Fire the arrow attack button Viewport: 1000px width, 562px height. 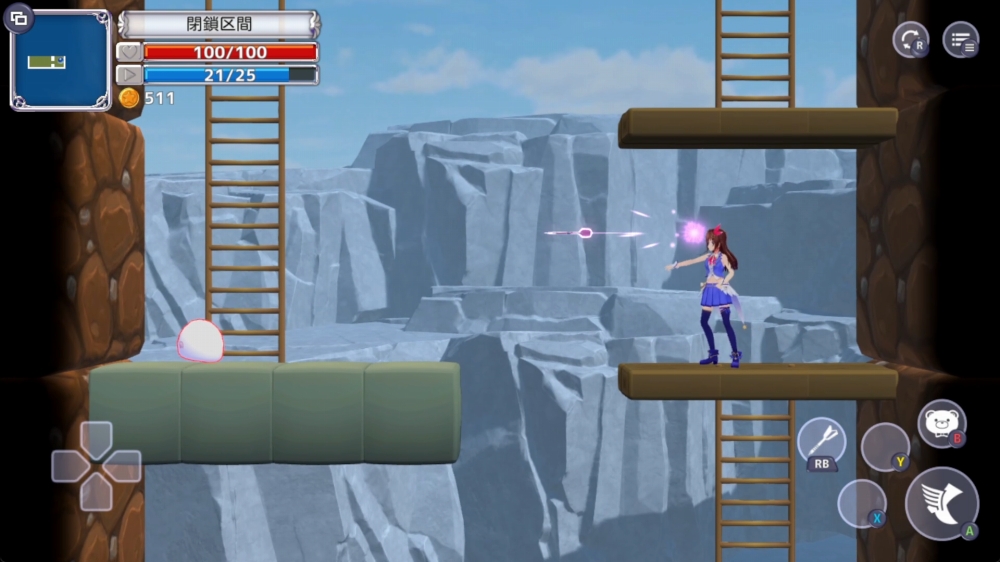(x=821, y=441)
